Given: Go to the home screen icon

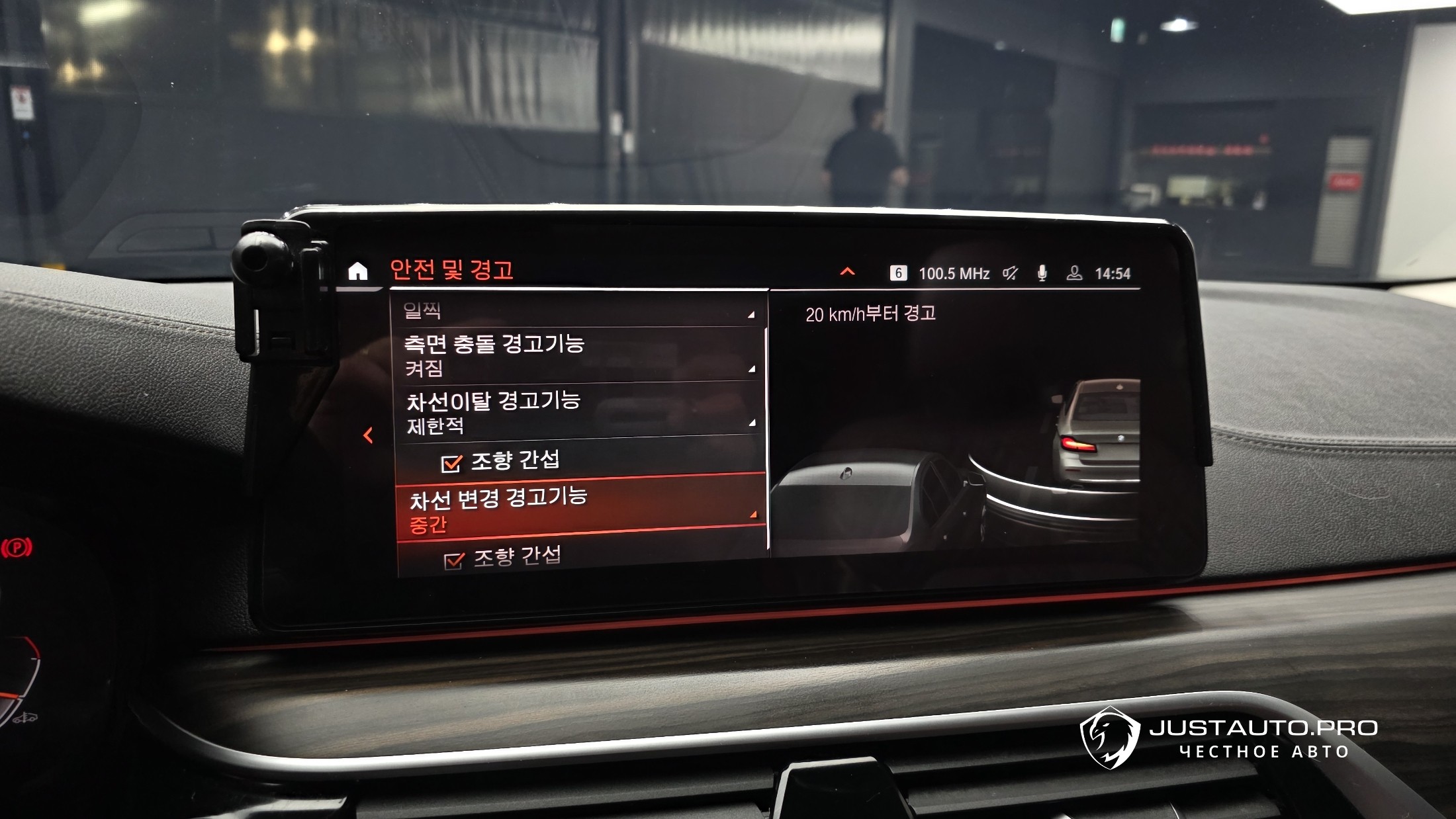Looking at the screenshot, I should point(358,271).
